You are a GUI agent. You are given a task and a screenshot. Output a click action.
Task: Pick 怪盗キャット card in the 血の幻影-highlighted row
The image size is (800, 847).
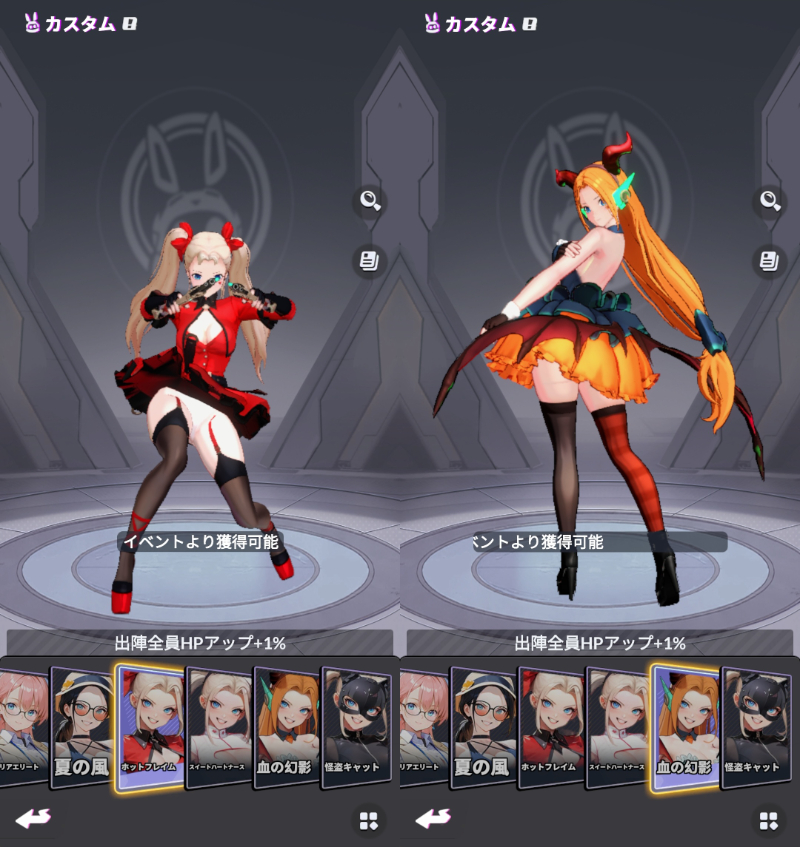click(756, 727)
